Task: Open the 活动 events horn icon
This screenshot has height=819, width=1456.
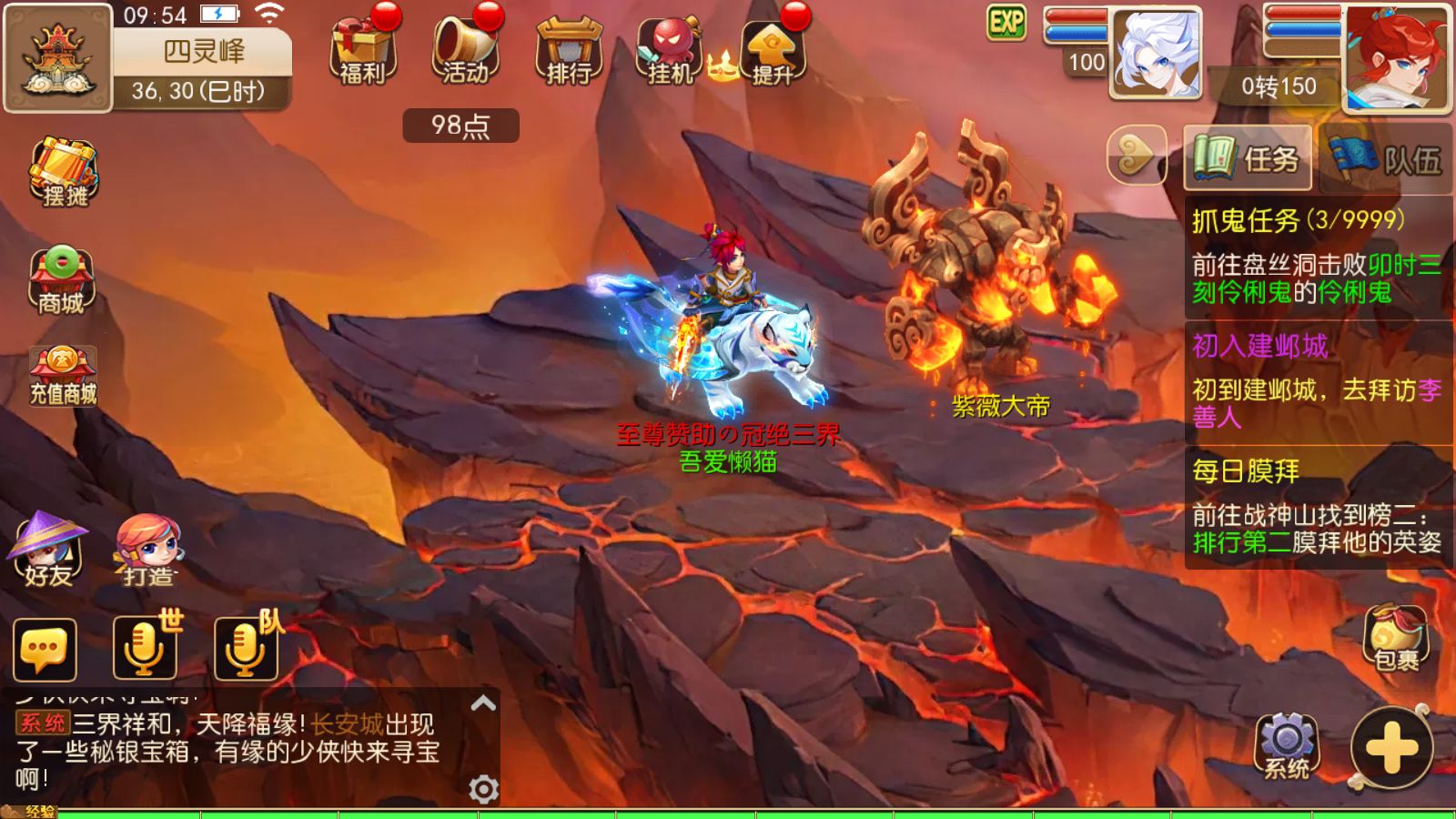Action: coord(465,50)
